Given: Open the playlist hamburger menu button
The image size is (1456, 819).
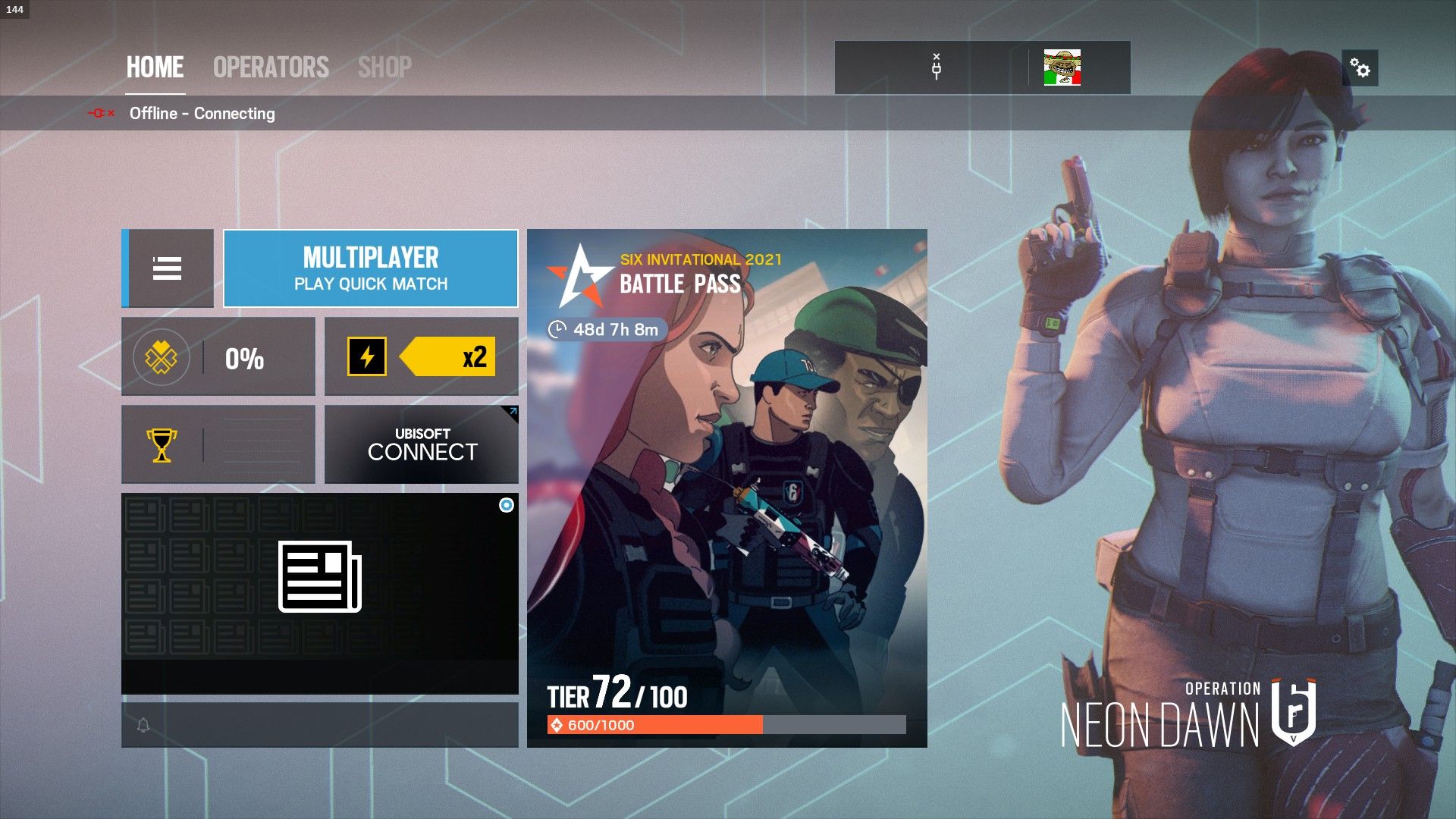Looking at the screenshot, I should point(168,268).
